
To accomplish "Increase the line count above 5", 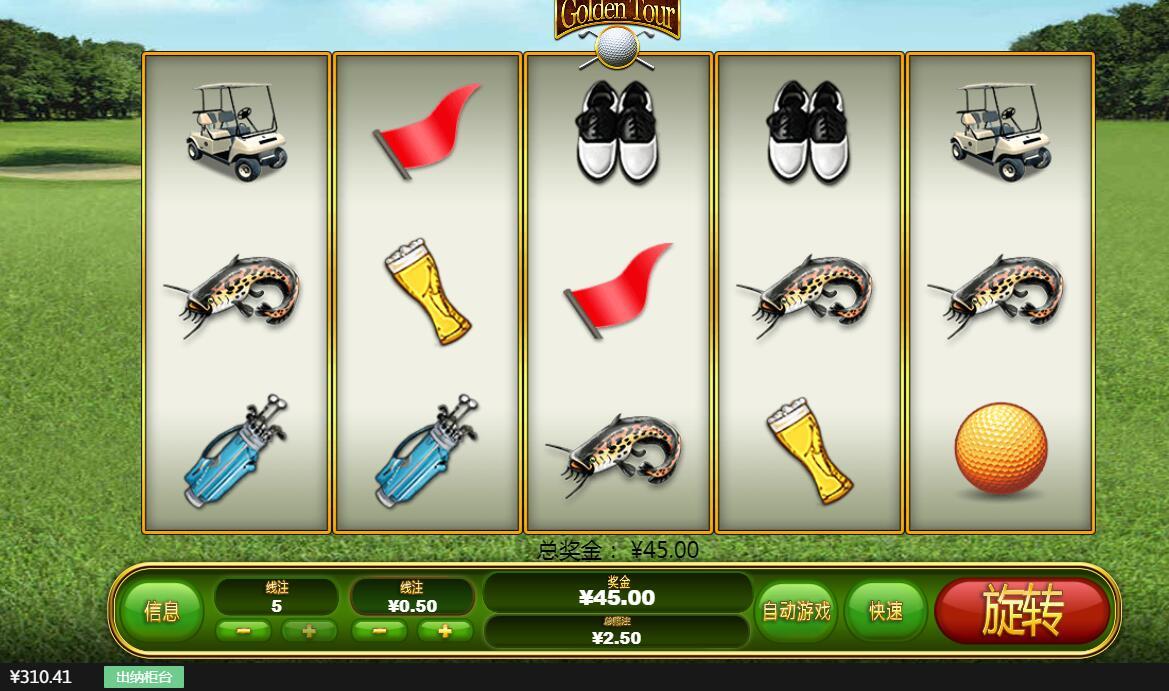I will (309, 631).
